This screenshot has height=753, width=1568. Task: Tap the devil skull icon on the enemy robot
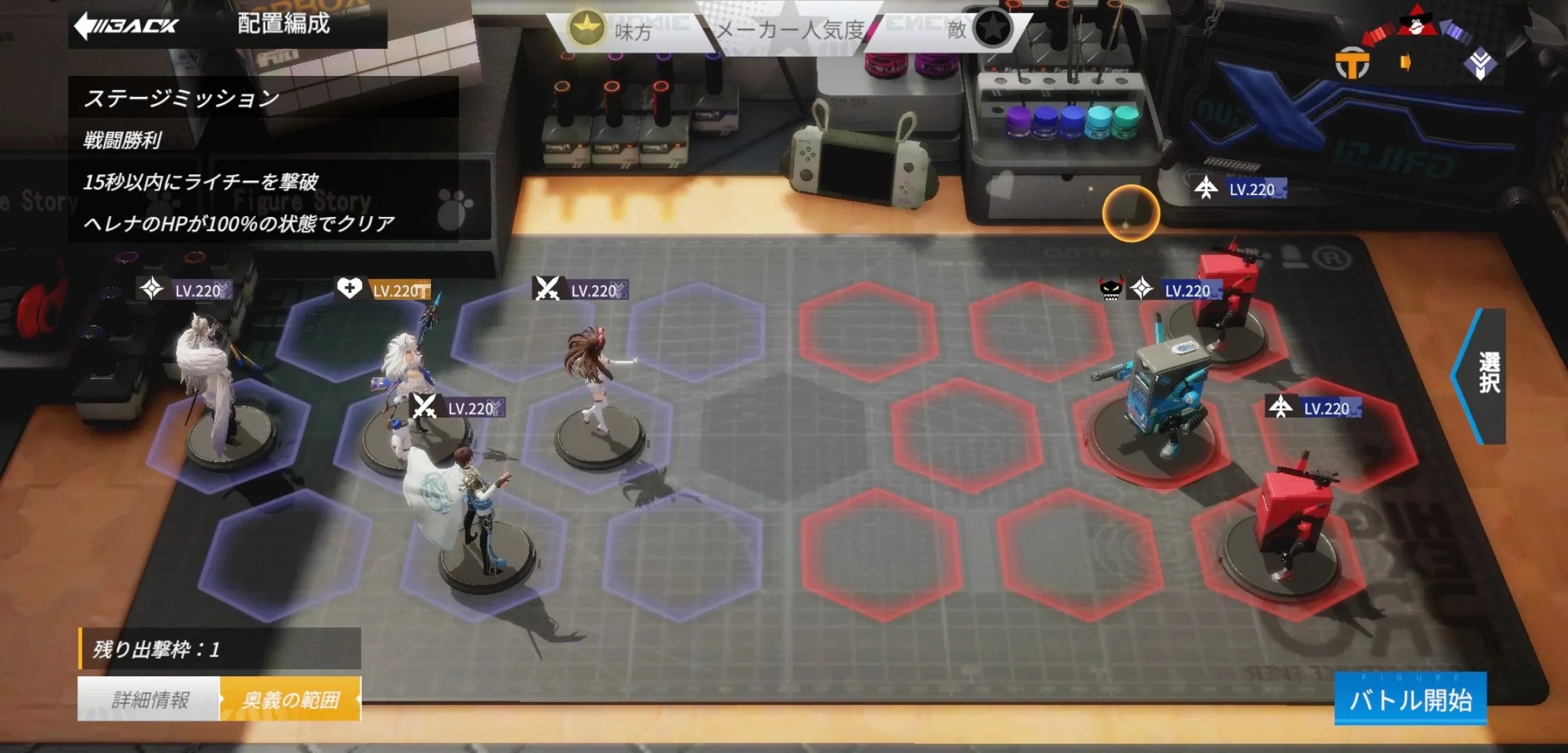[x=1110, y=290]
